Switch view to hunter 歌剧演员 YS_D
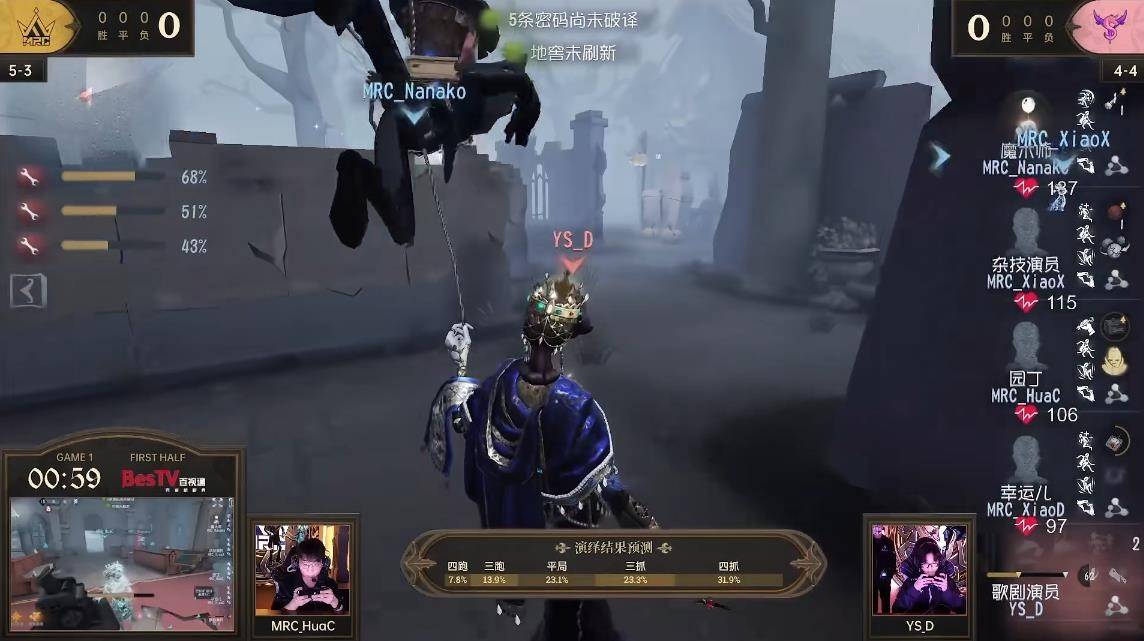The height and width of the screenshot is (641, 1144). point(1025,596)
